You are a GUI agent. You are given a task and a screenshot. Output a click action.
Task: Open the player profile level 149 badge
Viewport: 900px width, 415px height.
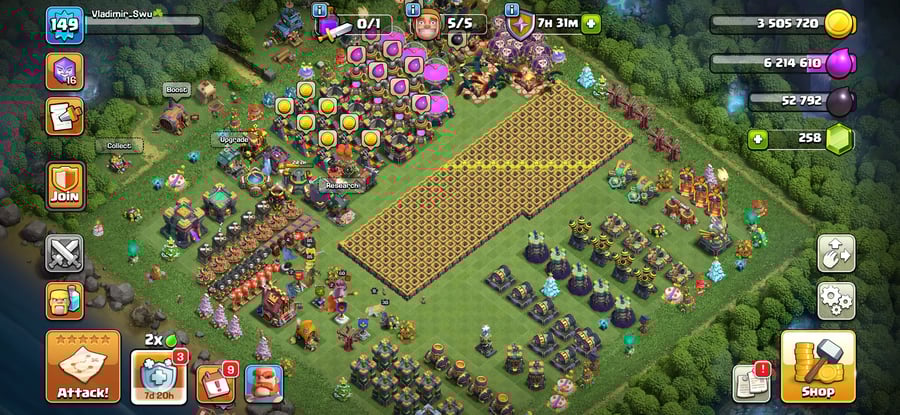coord(63,24)
